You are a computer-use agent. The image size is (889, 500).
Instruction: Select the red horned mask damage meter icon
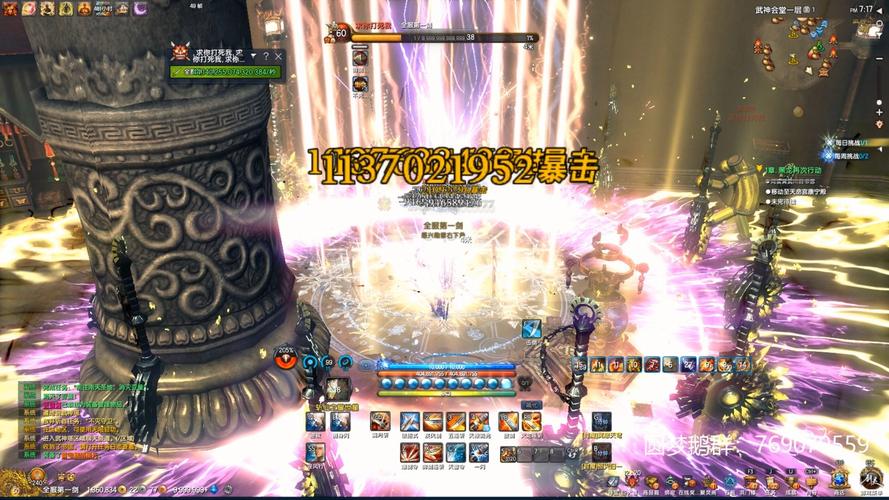pyautogui.click(x=181, y=51)
